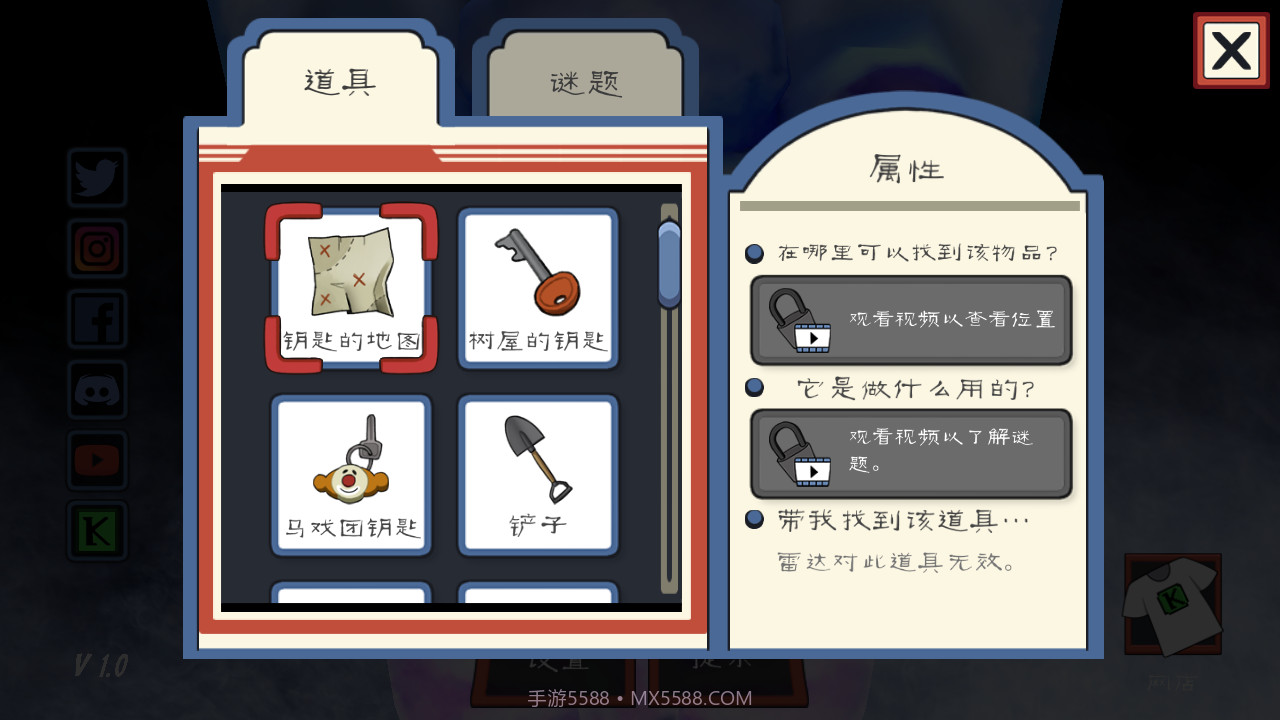The width and height of the screenshot is (1280, 720).
Task: Select the 马戏团钥匙 clown key icon
Action: coord(351,475)
